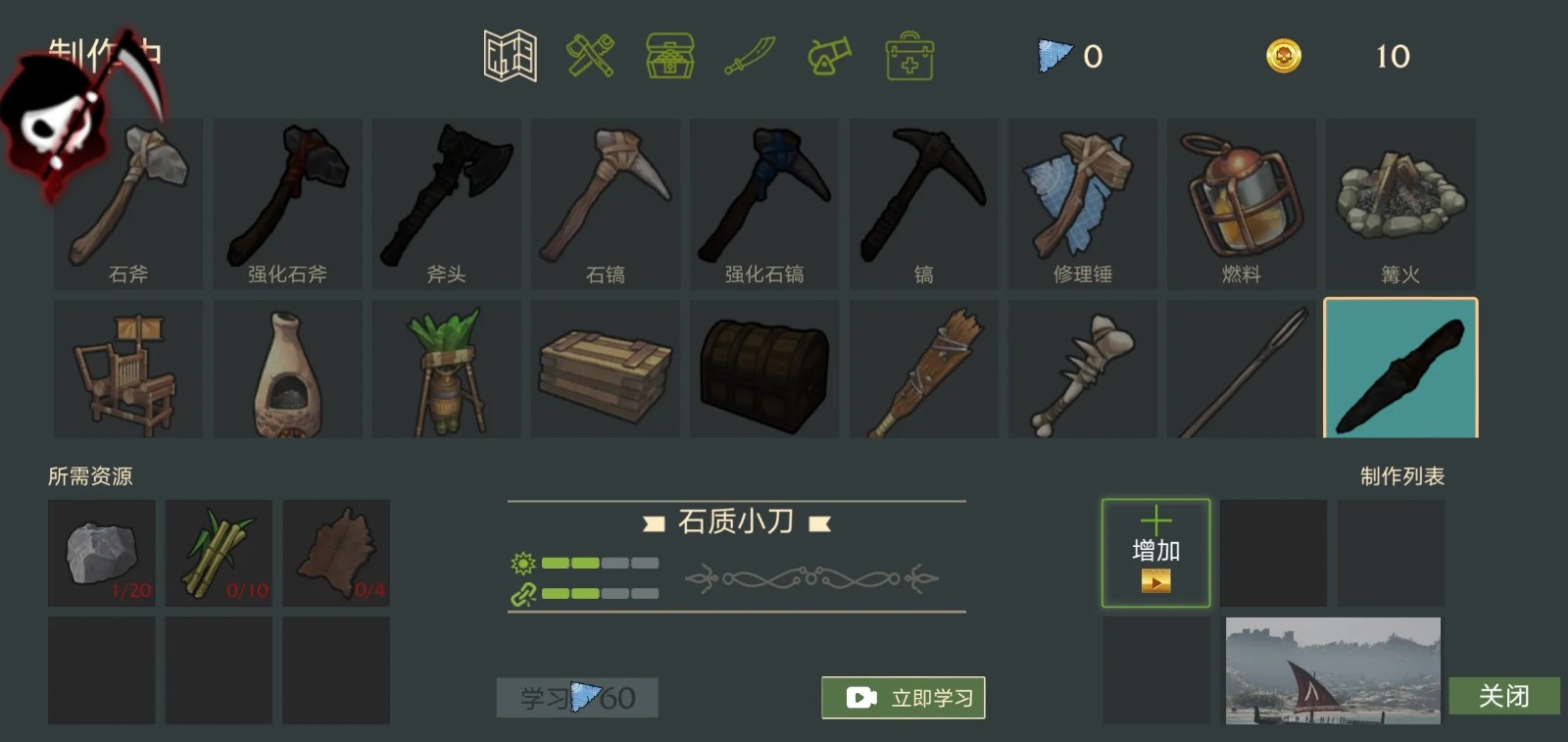Select the wooden crate recipe
The width and height of the screenshot is (1568, 742).
[x=605, y=369]
